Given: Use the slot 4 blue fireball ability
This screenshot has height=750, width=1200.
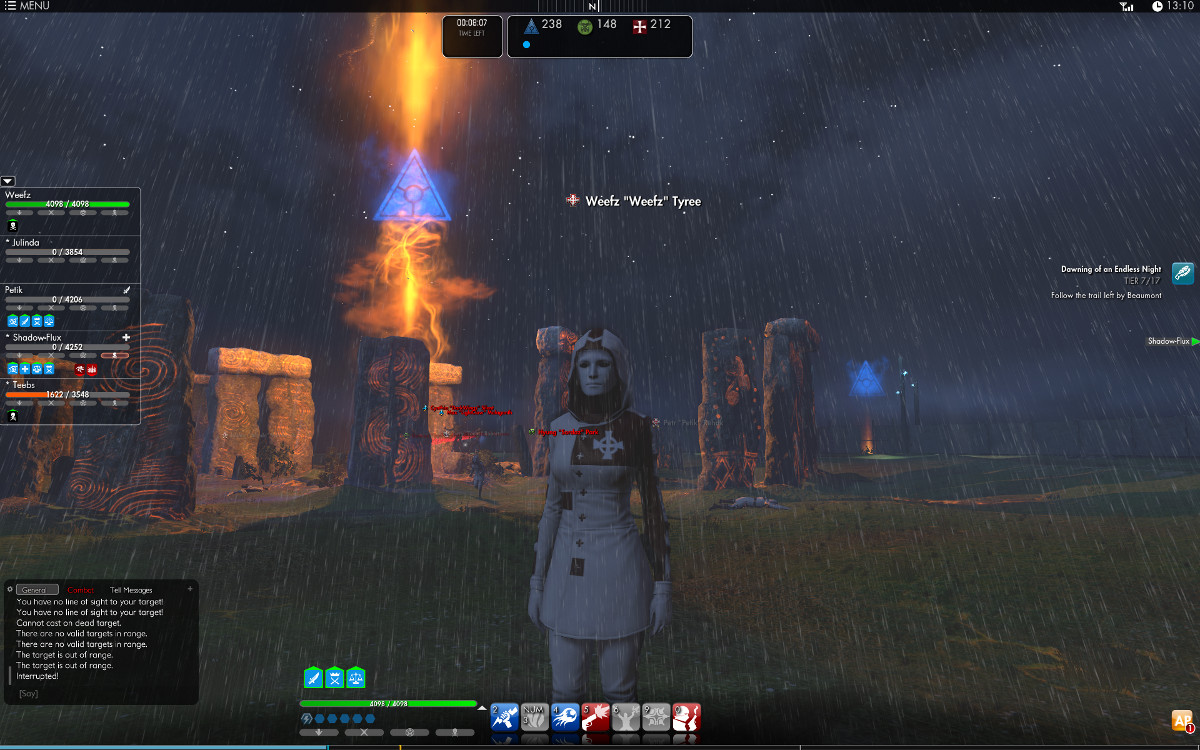Looking at the screenshot, I should click(565, 717).
